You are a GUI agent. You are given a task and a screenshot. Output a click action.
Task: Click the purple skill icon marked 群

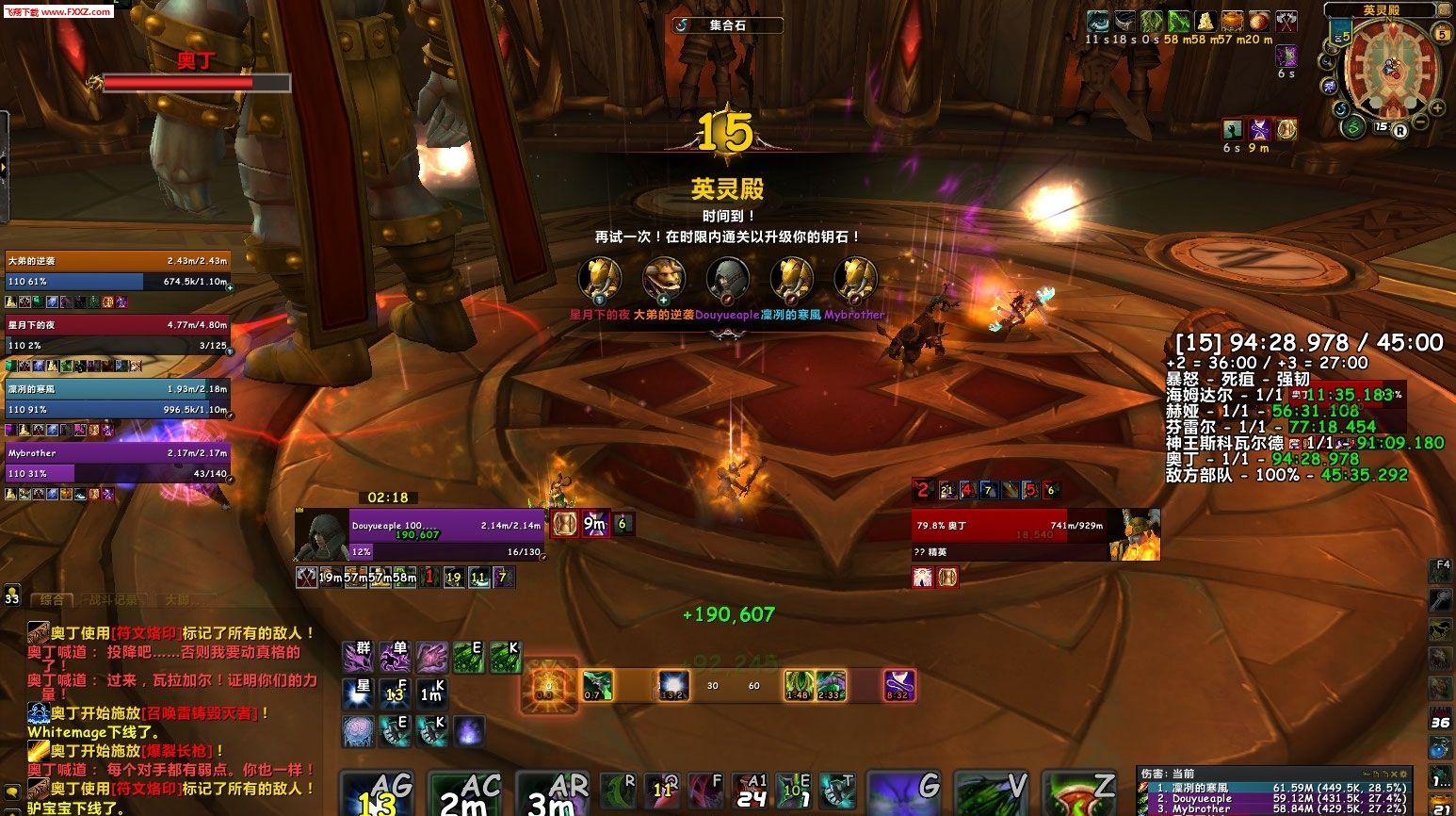click(x=358, y=656)
